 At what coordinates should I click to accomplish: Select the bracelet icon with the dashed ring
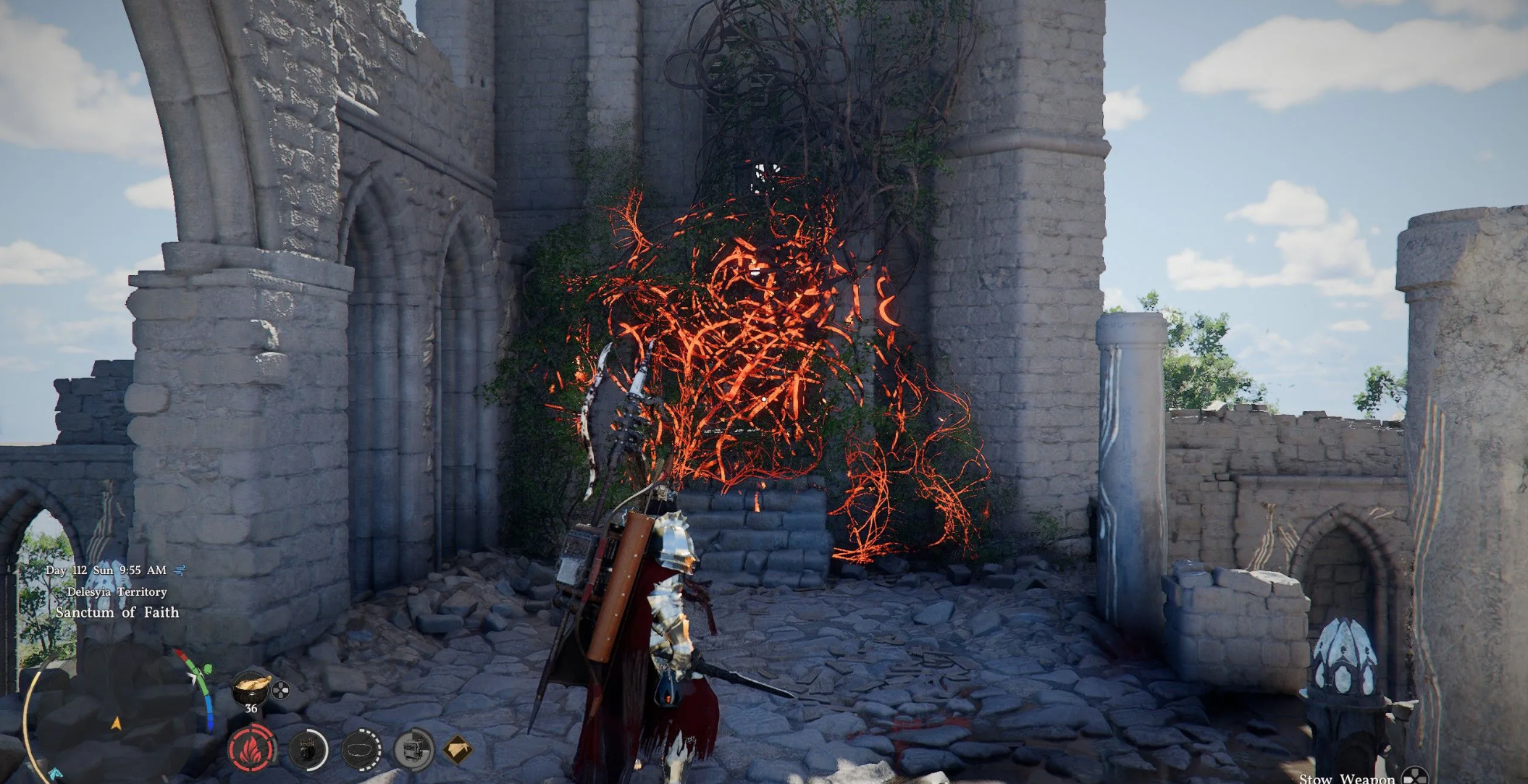[361, 749]
